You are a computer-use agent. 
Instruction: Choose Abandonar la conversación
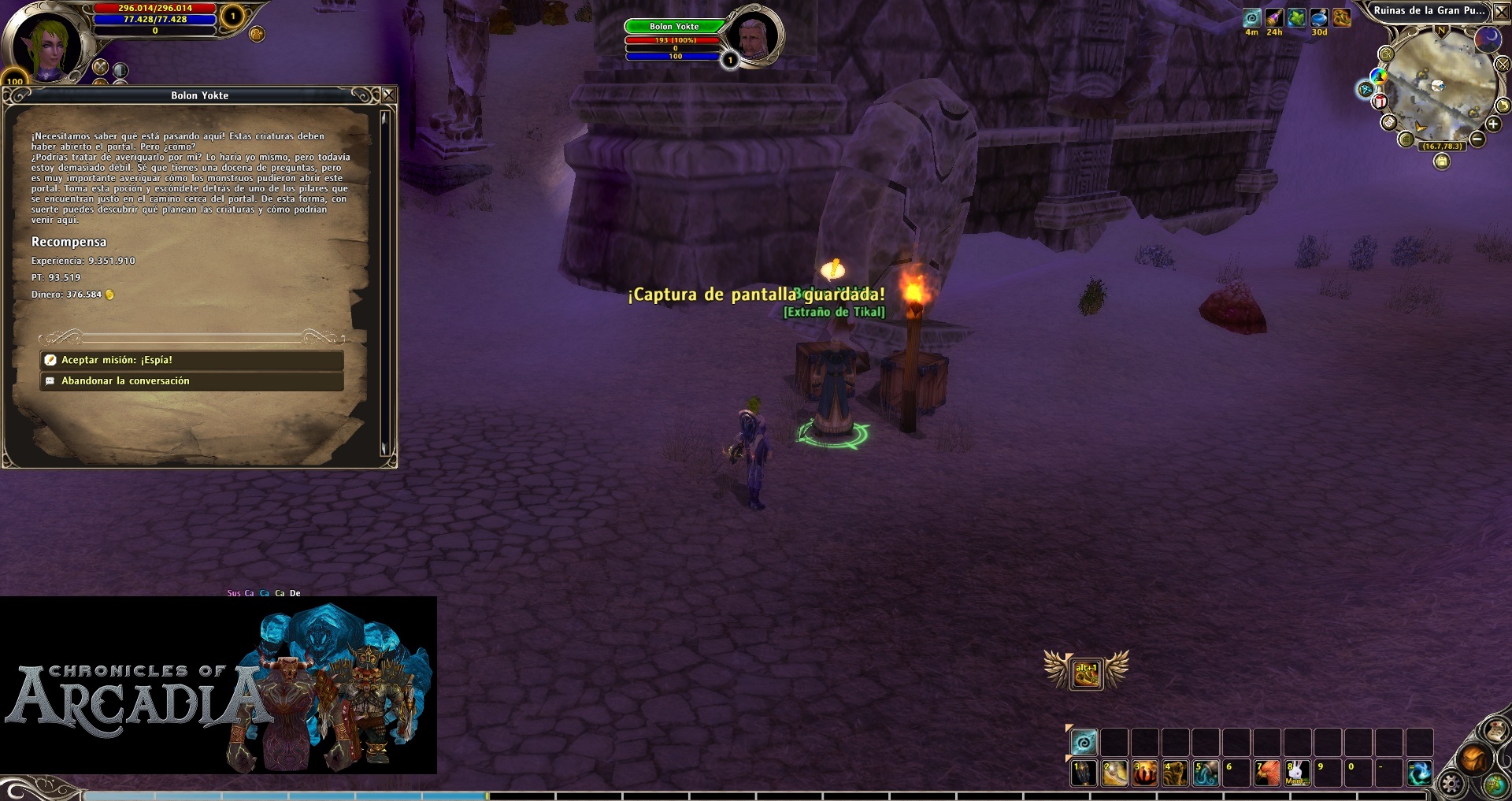tap(191, 381)
